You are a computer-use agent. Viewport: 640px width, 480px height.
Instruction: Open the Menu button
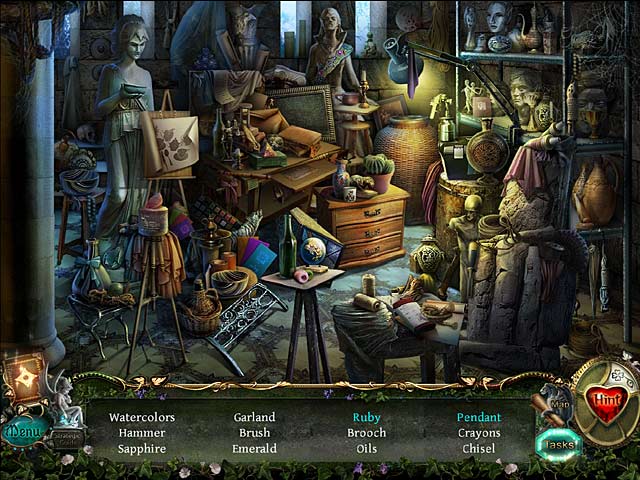click(22, 432)
